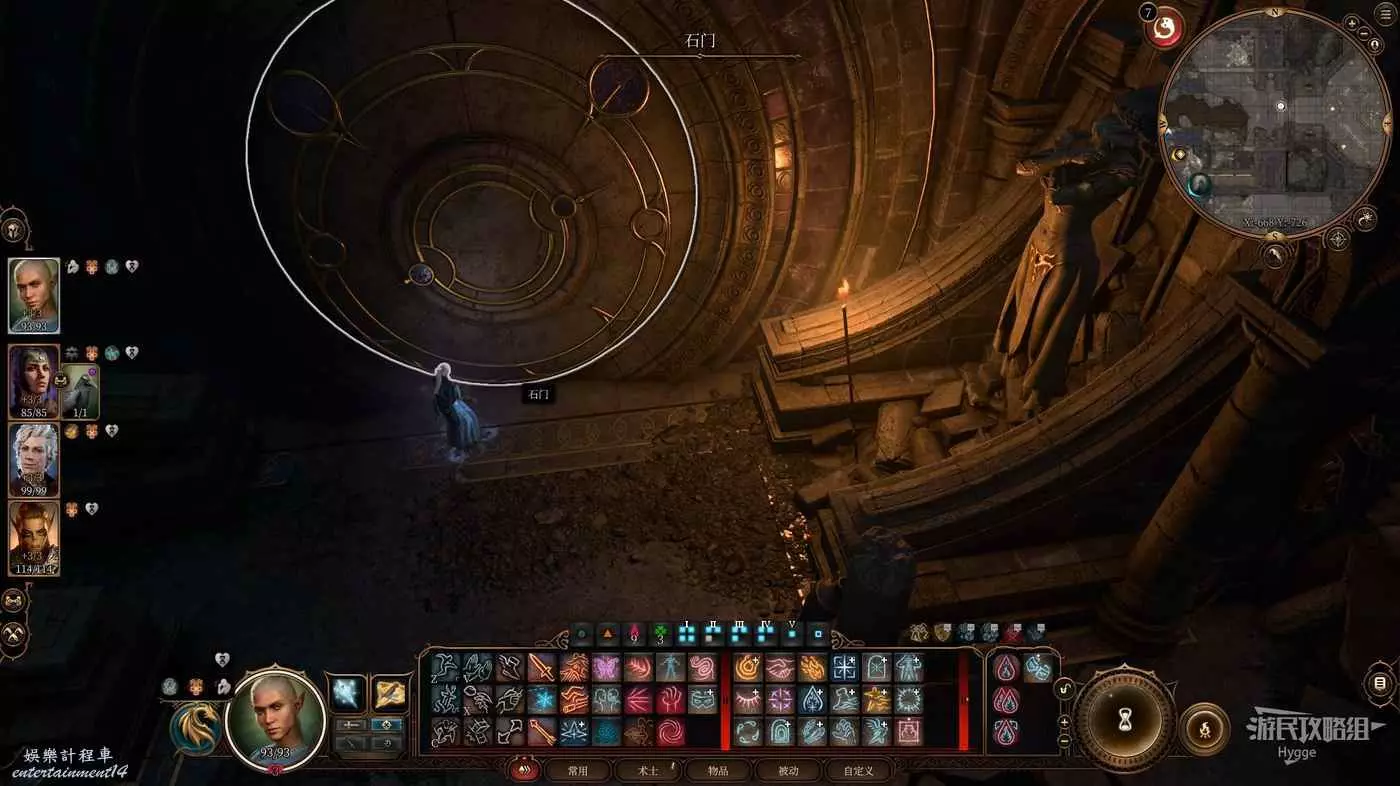Choose the white-haired companion portrait

34,459
